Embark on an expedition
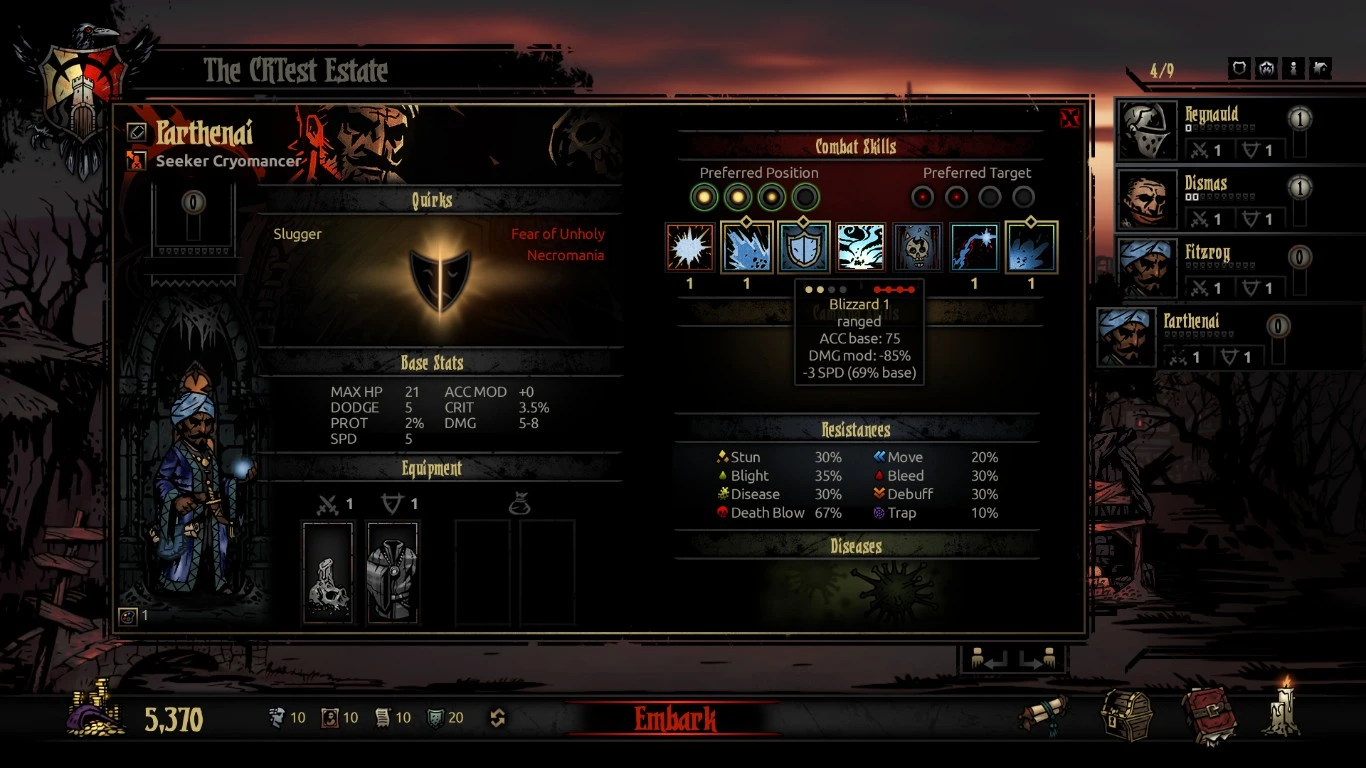The height and width of the screenshot is (768, 1366). [675, 718]
